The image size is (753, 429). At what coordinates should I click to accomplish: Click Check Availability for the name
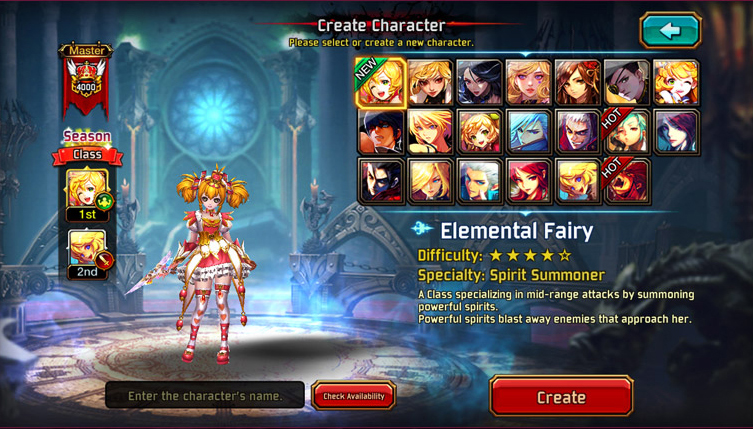[353, 396]
